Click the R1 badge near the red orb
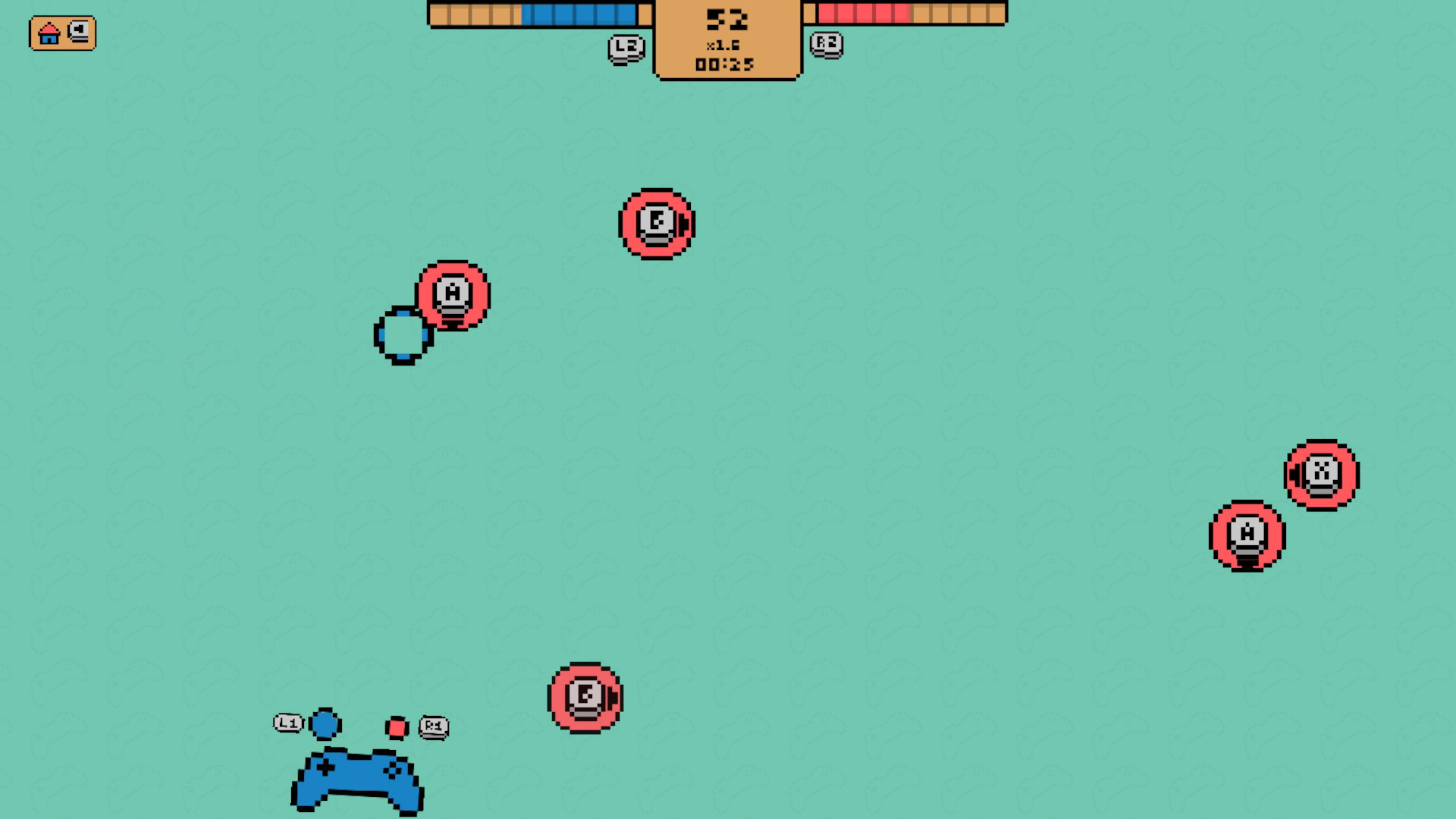Screen dimensions: 1456x819 click(x=434, y=726)
